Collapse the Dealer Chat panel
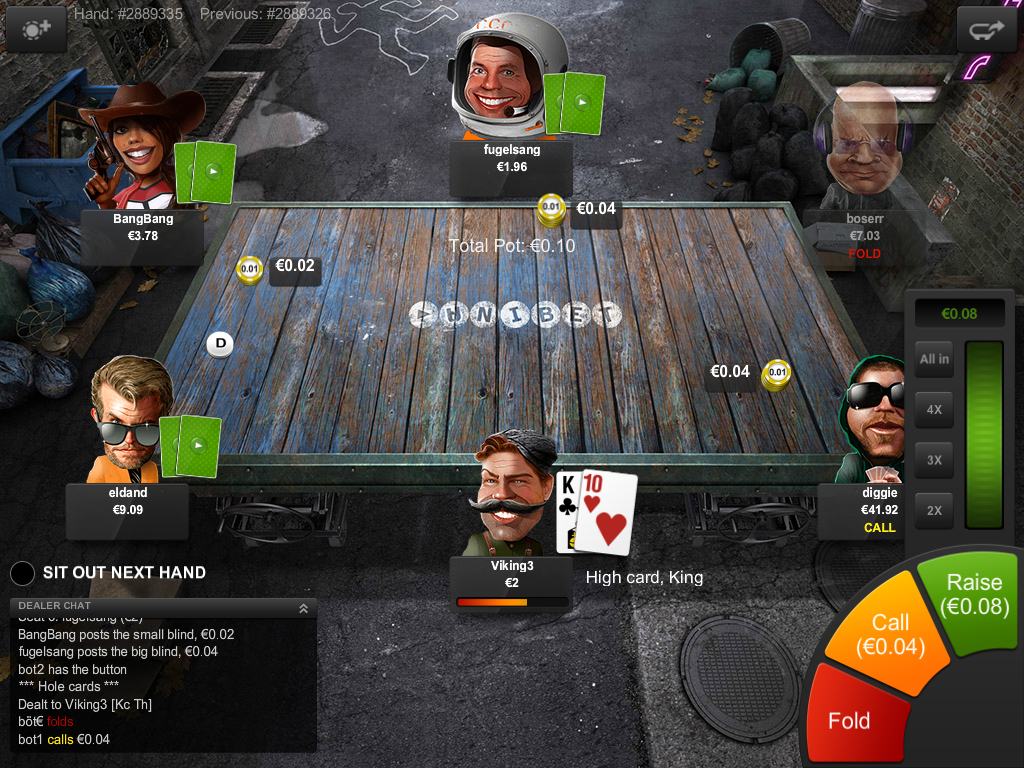Screen dimensions: 1024x768 click(x=303, y=607)
